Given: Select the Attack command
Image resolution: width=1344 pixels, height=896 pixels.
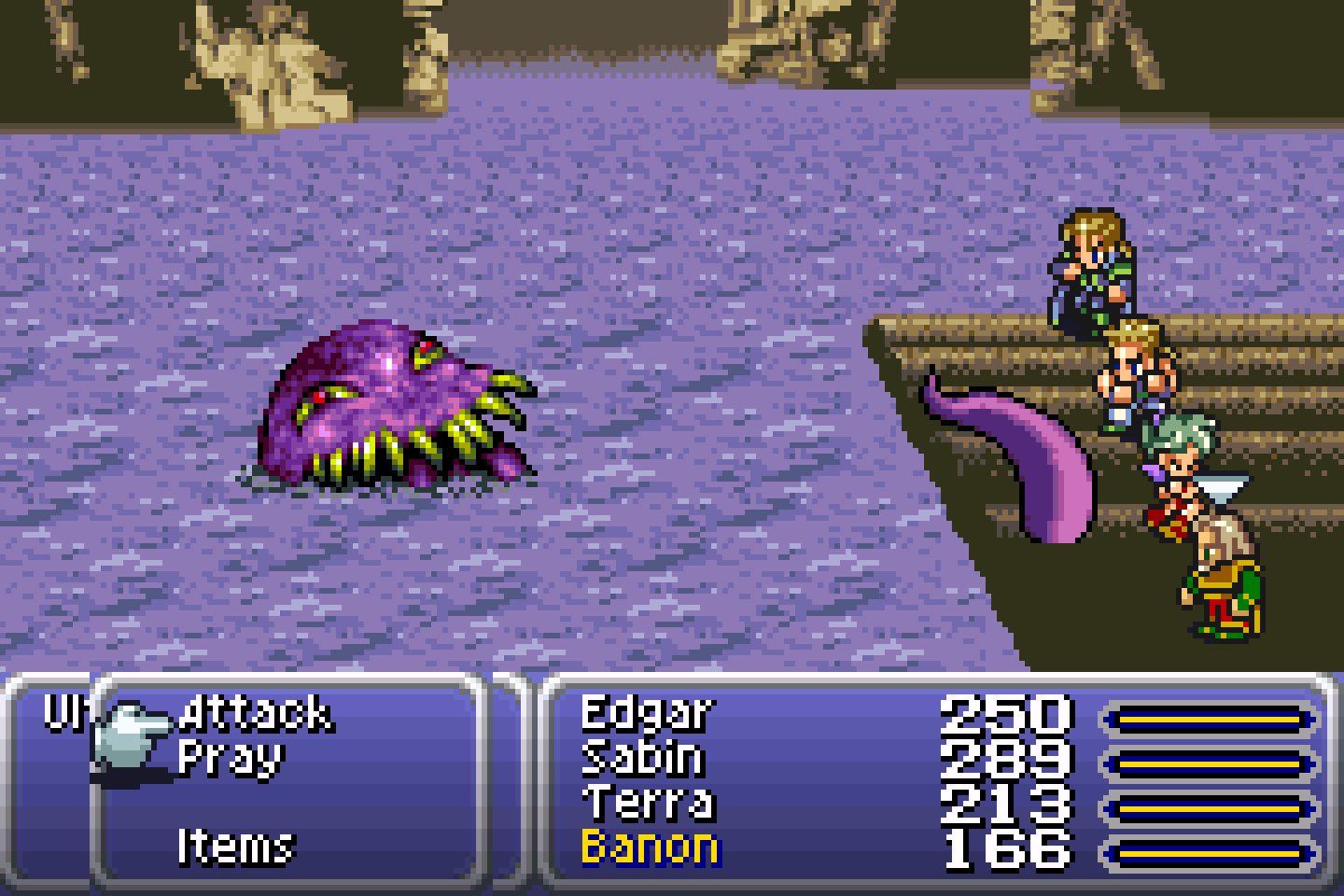Looking at the screenshot, I should pyautogui.click(x=254, y=714).
